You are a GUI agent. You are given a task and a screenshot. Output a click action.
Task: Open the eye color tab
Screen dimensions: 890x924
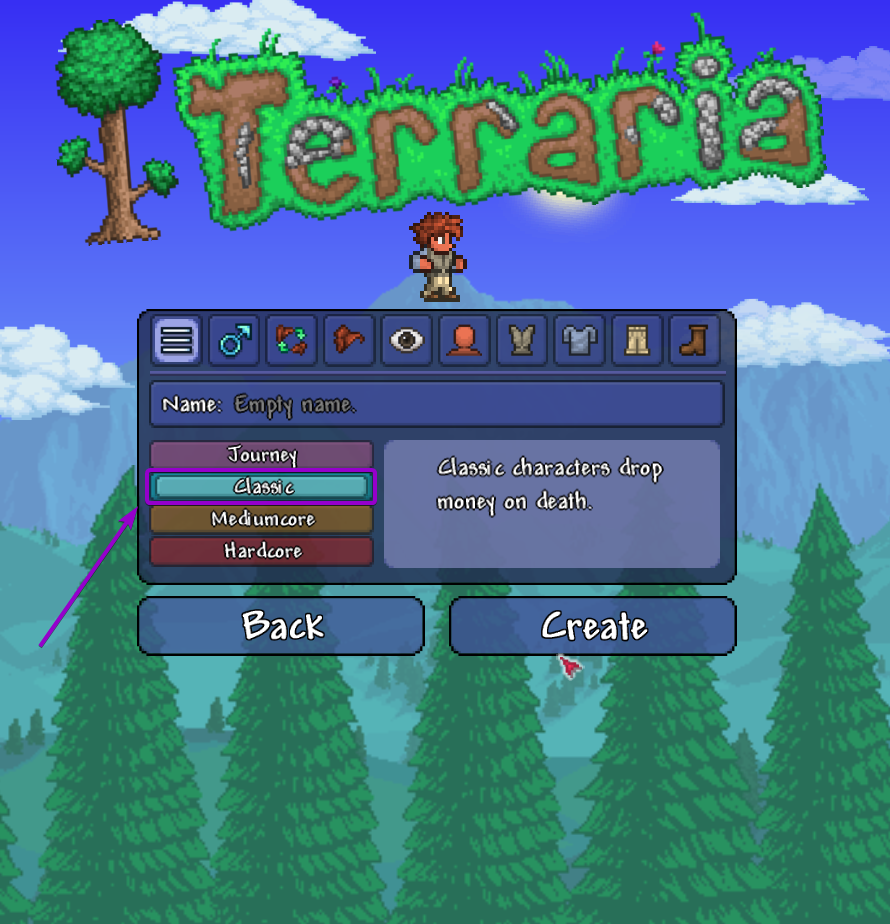[x=406, y=341]
